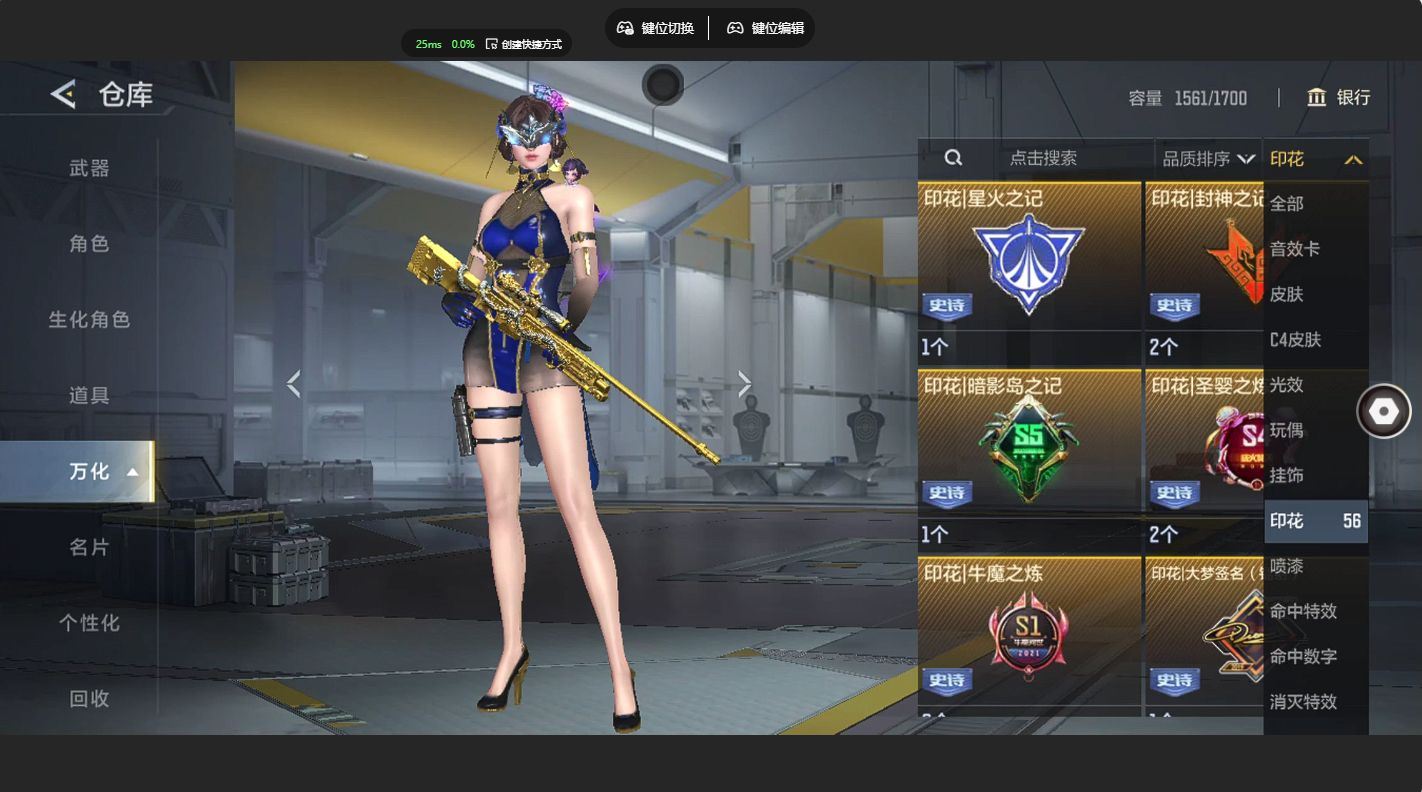Open the 品质排序 sort dropdown

[x=1208, y=158]
